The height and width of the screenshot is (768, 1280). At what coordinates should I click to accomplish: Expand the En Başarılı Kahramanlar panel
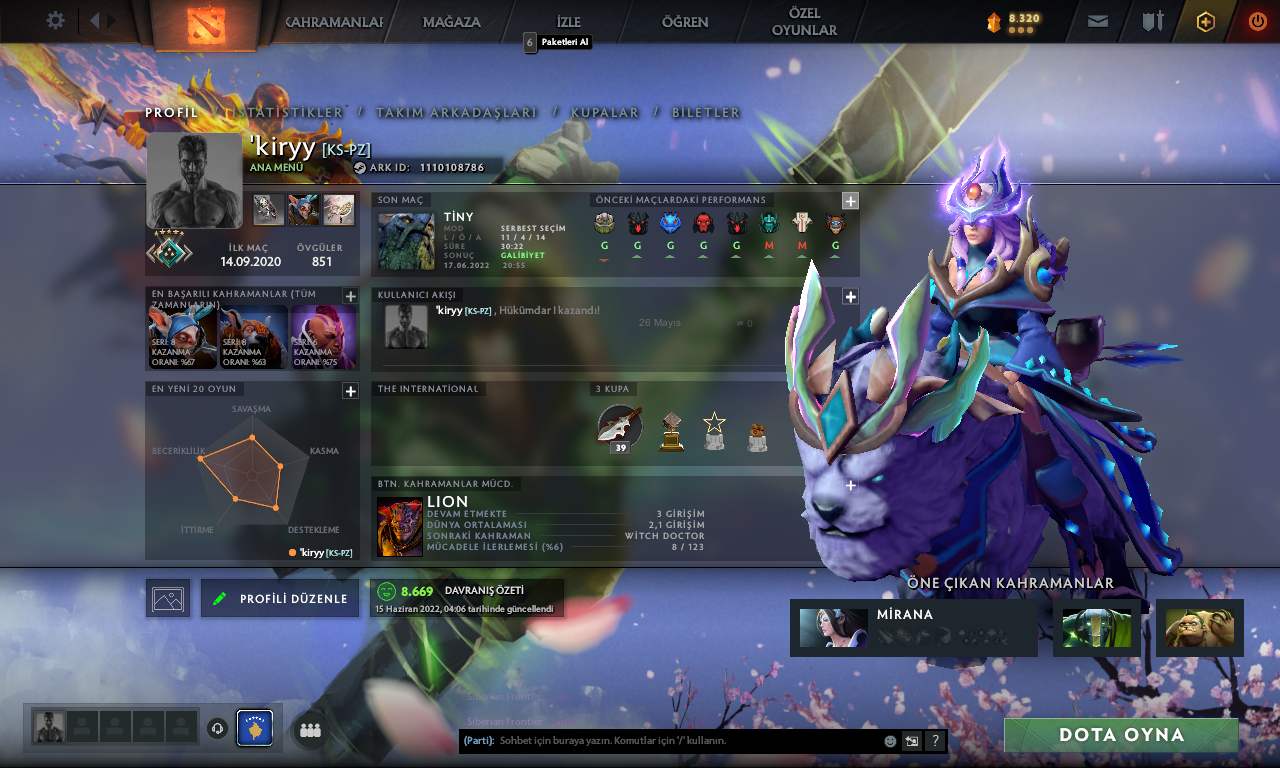pyautogui.click(x=350, y=296)
